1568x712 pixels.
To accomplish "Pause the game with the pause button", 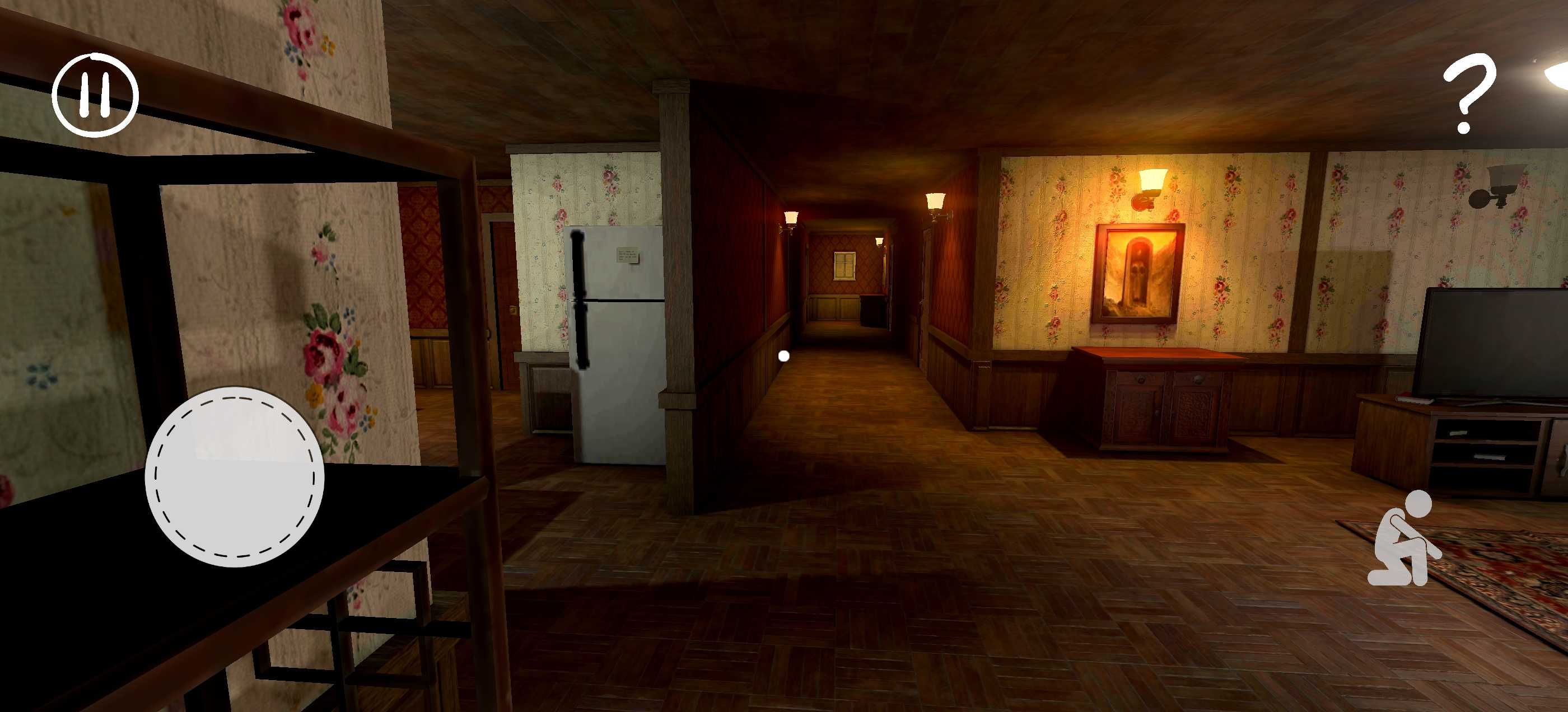I will pos(96,95).
